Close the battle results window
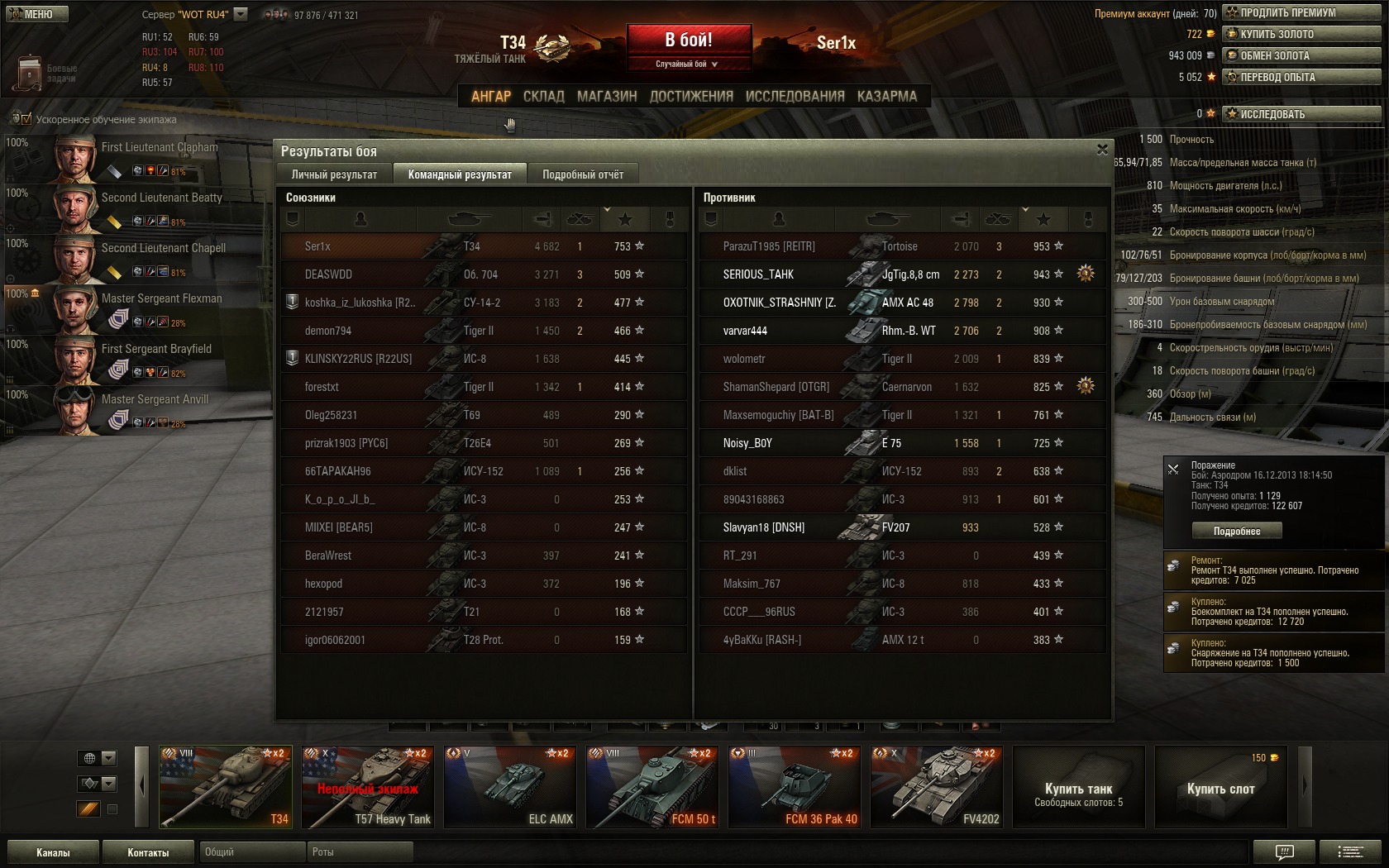The height and width of the screenshot is (868, 1389). [1102, 150]
